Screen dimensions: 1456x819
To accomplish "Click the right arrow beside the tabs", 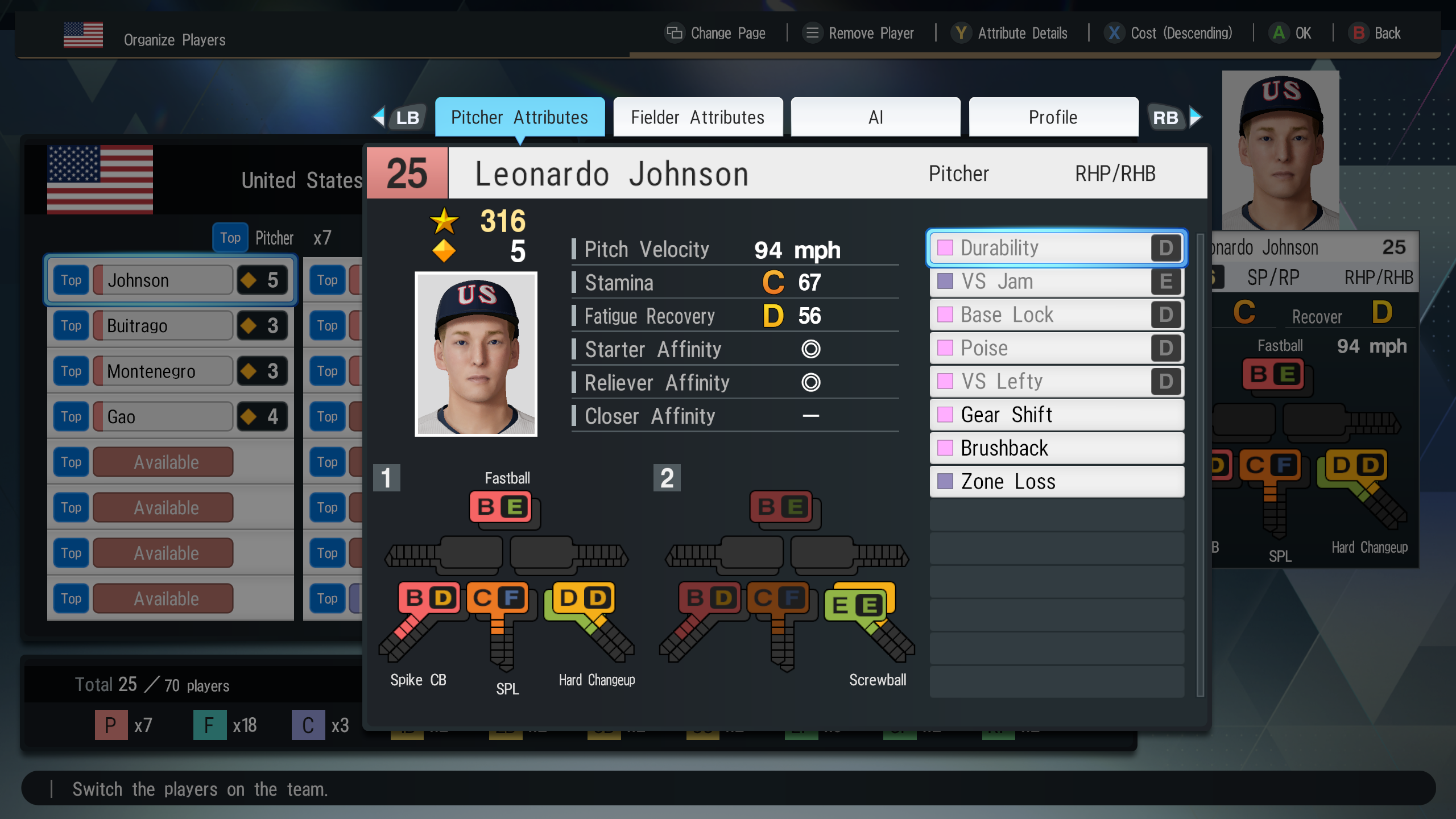I will pyautogui.click(x=1196, y=117).
